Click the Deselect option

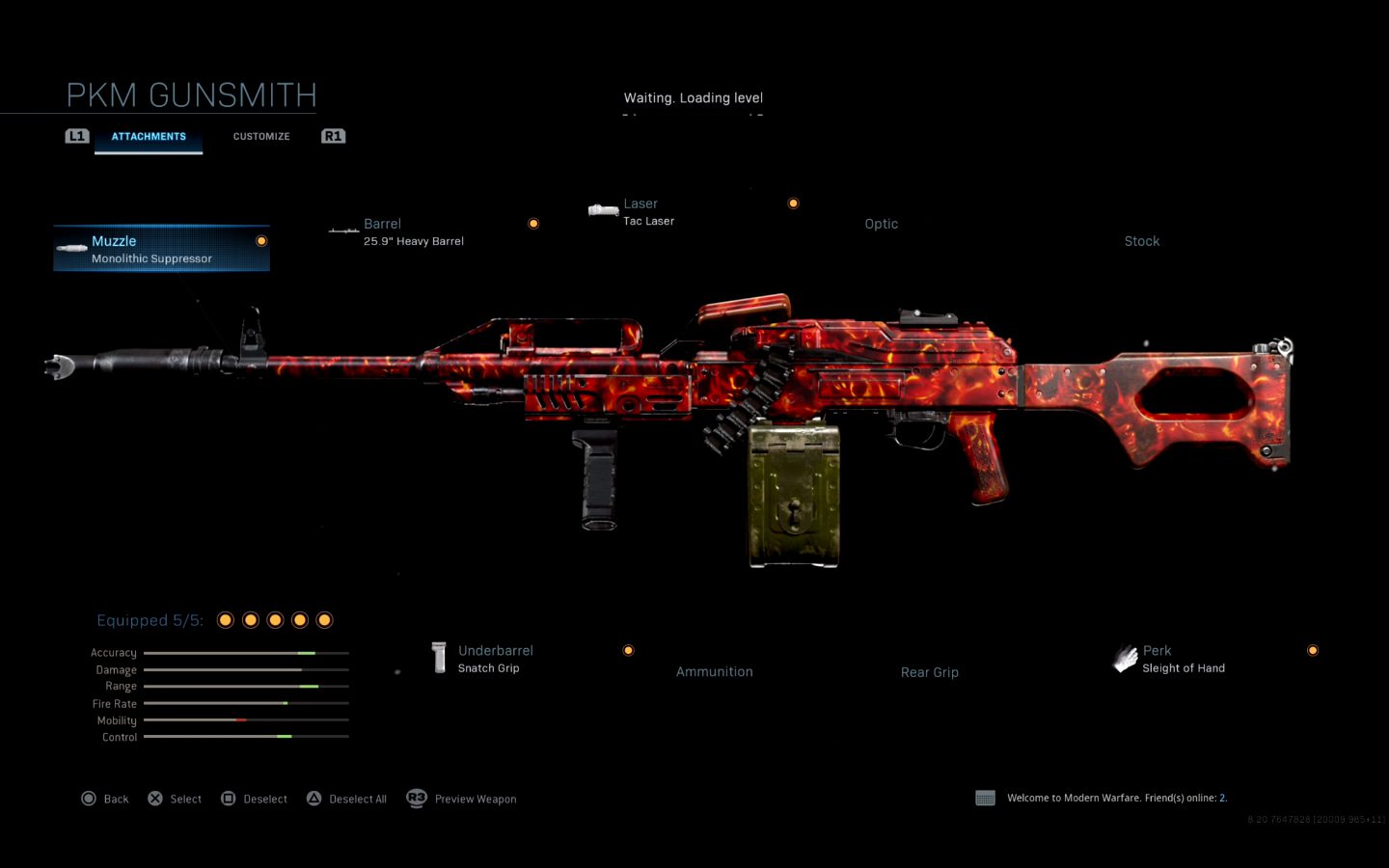click(255, 799)
